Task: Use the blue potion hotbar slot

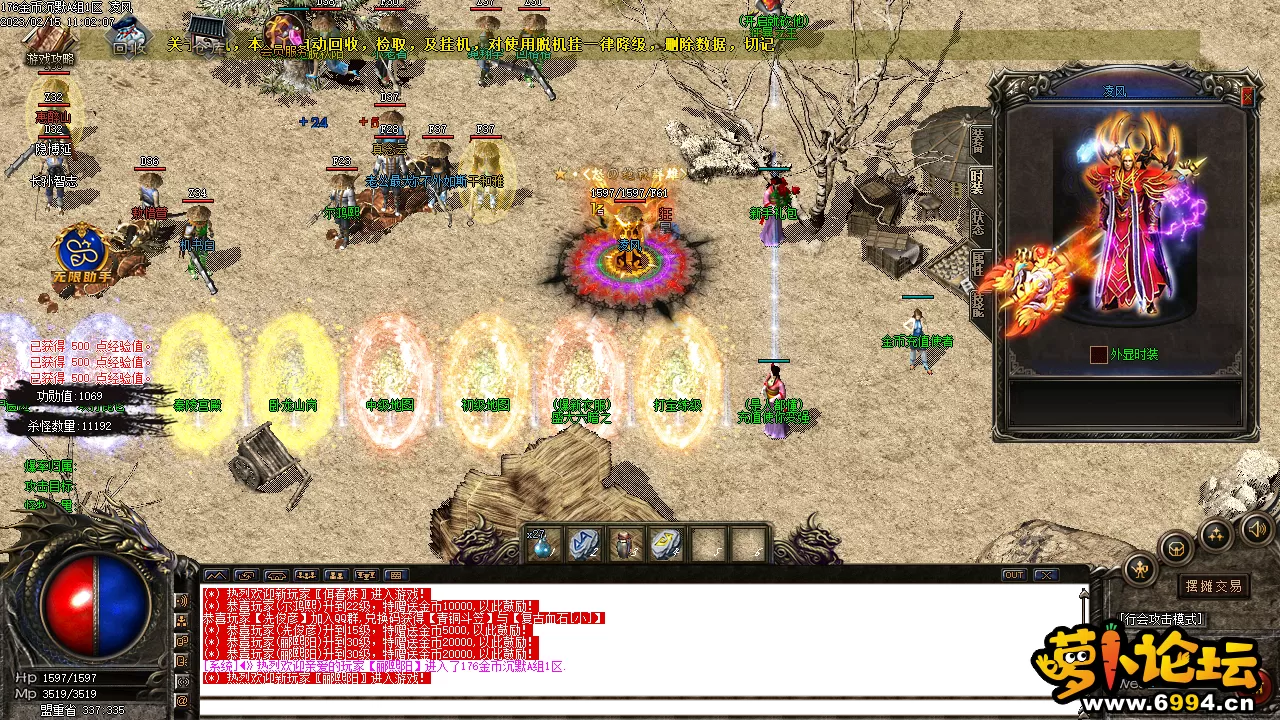Action: click(x=544, y=545)
